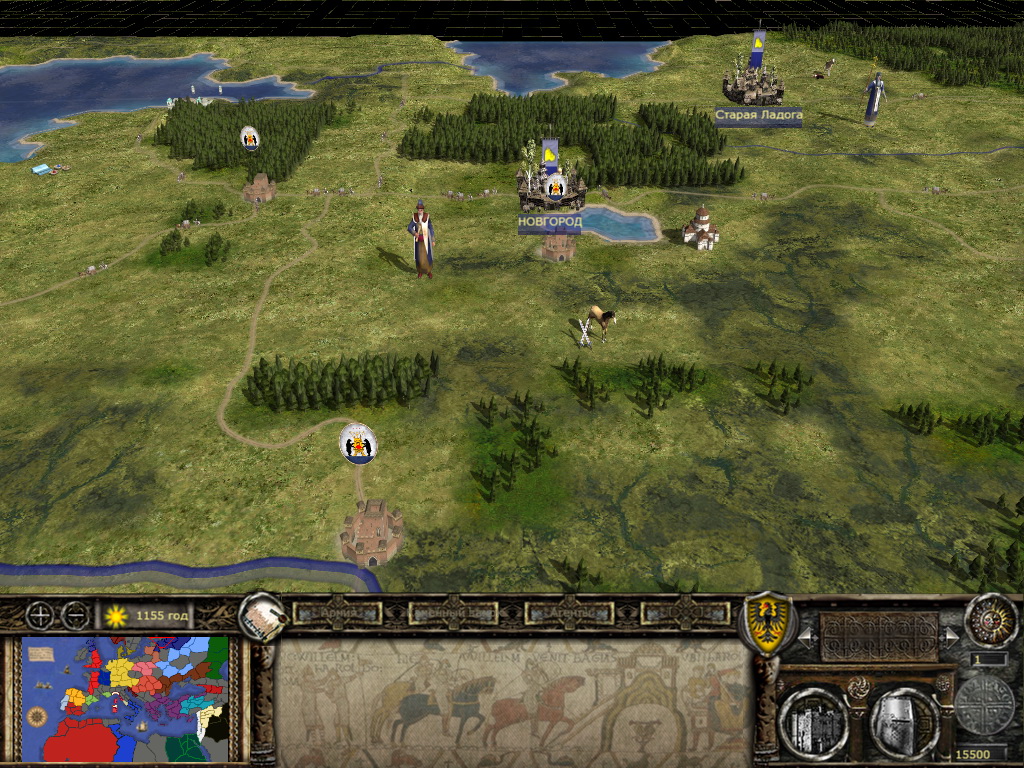The image size is (1024, 768).
Task: Click the right arrow beside the ornate panel
Action: (951, 635)
